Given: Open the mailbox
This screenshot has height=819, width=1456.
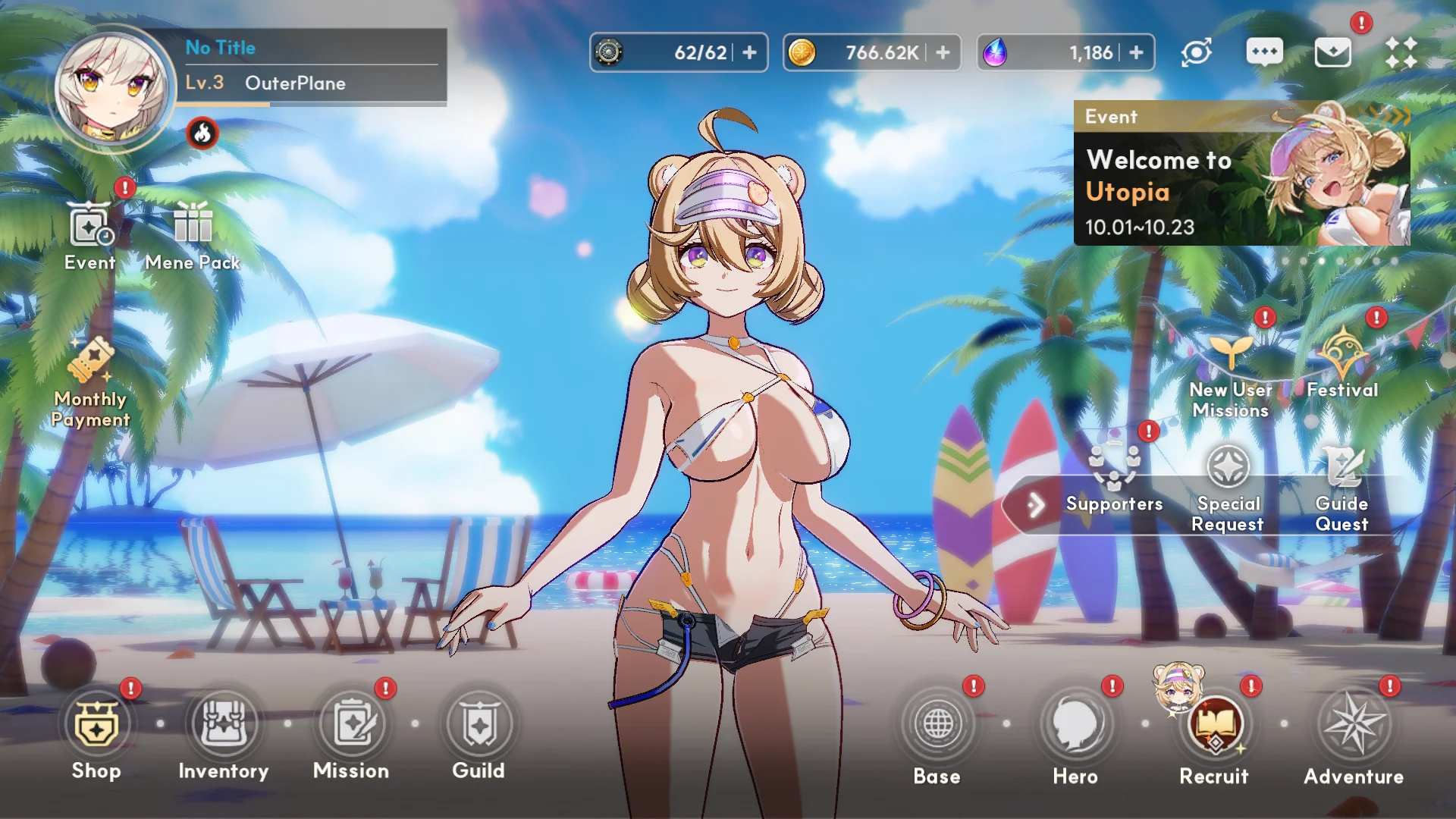Looking at the screenshot, I should [x=1332, y=52].
